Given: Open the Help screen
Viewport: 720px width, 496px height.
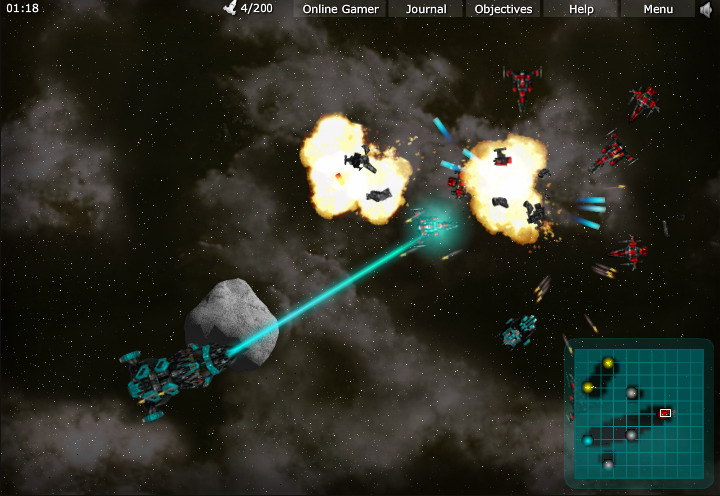Looking at the screenshot, I should tap(581, 9).
